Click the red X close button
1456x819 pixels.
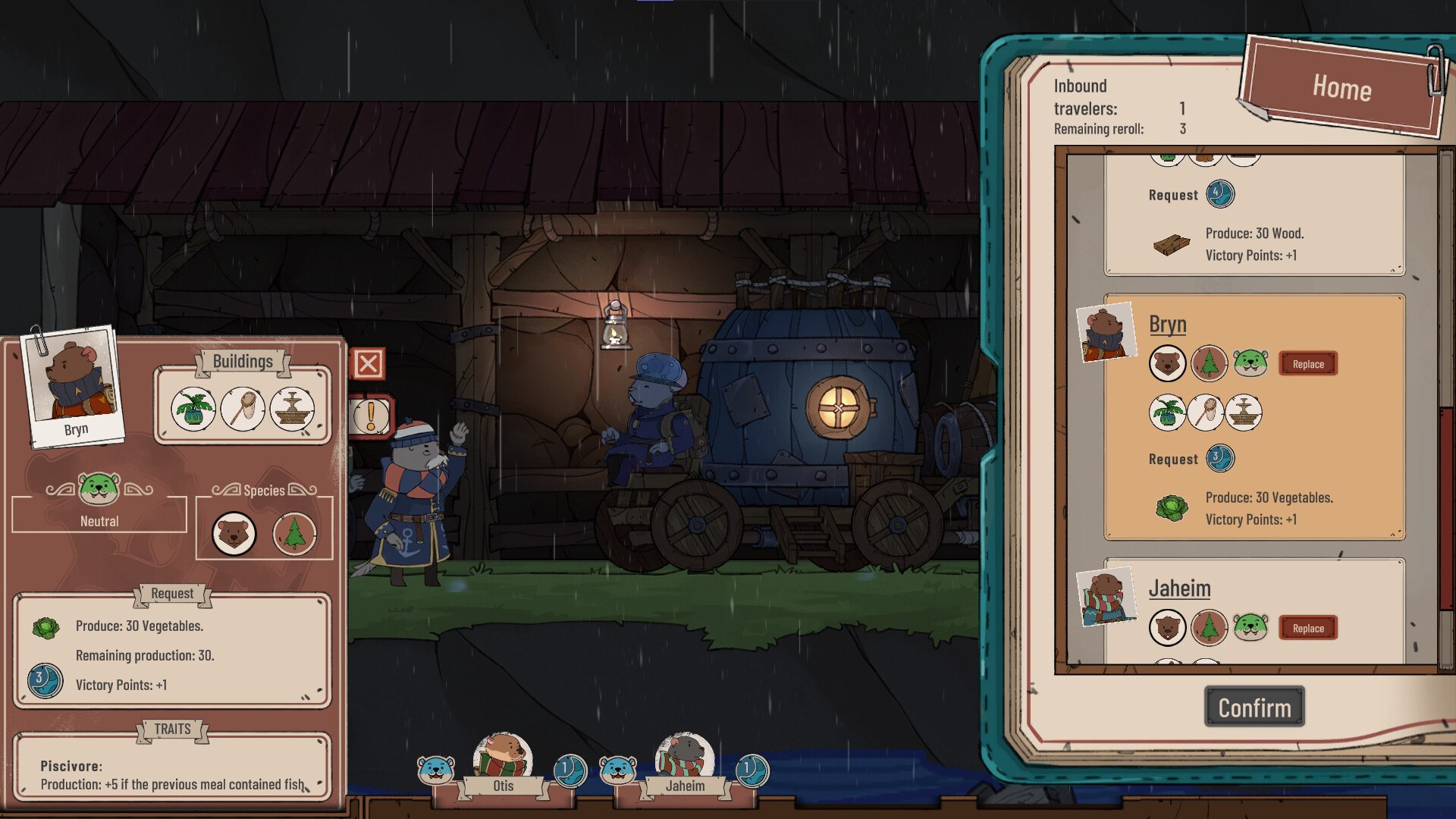tap(369, 365)
